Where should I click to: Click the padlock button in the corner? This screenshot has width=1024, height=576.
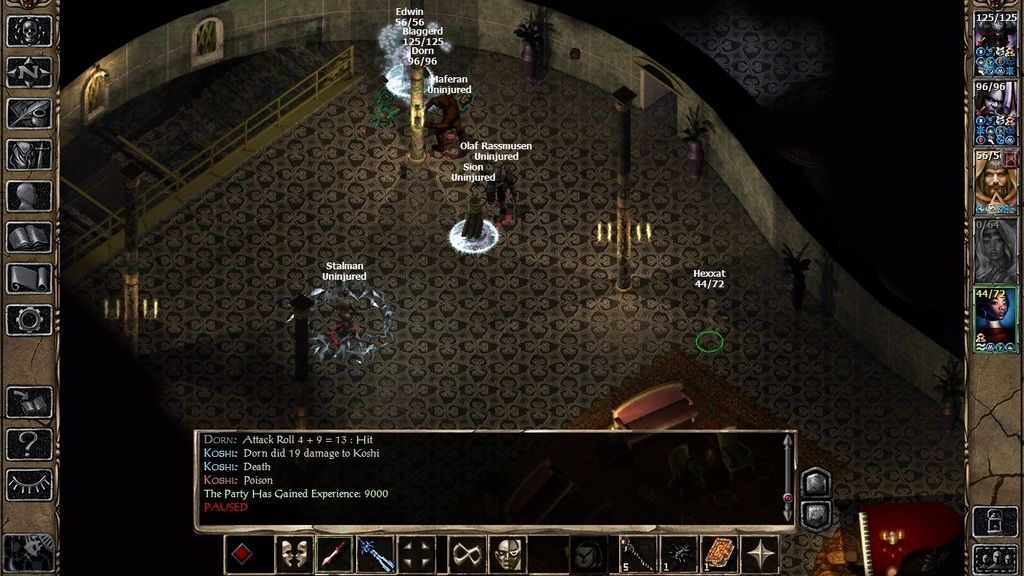pyautogui.click(x=994, y=522)
